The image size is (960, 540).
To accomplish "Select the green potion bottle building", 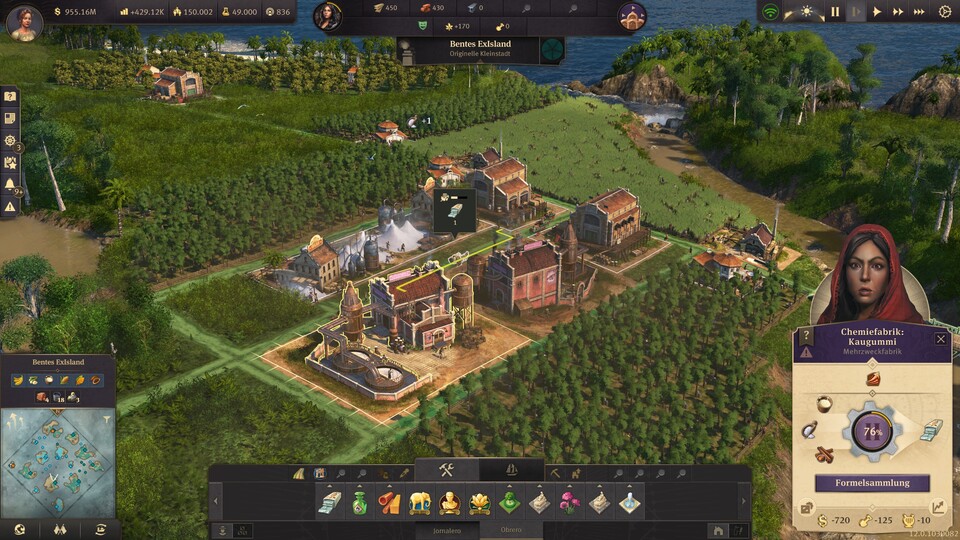I will (x=359, y=502).
